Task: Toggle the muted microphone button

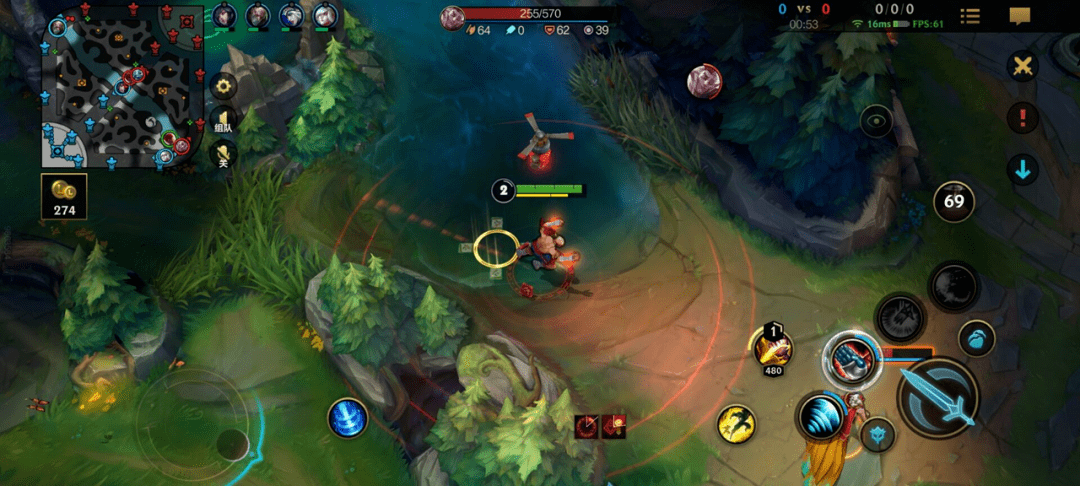Action: pyautogui.click(x=223, y=153)
